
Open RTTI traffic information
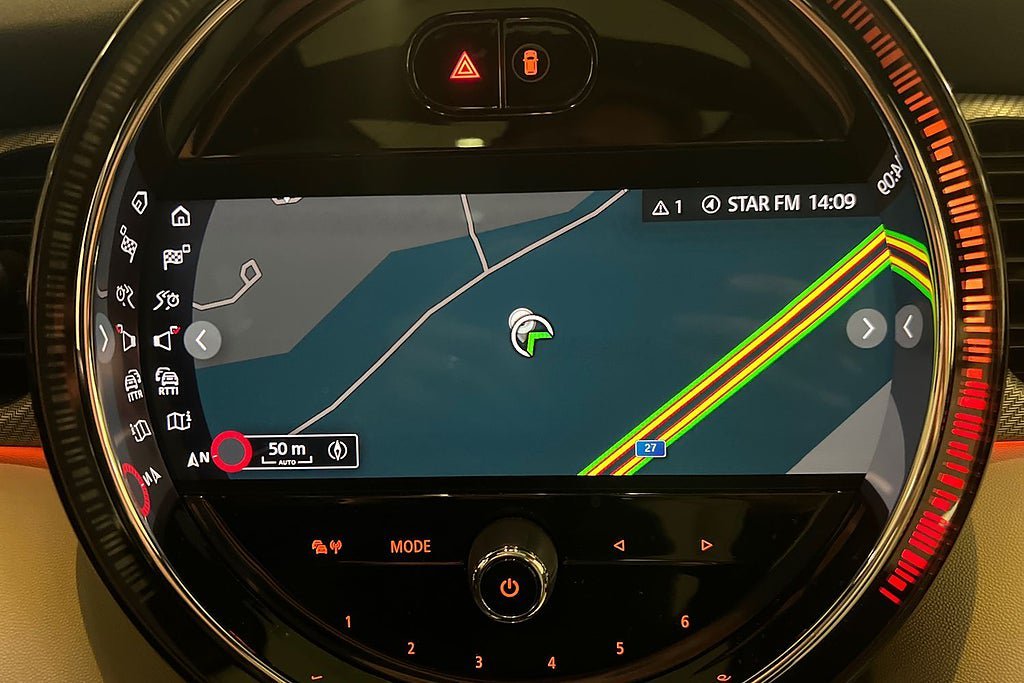[x=167, y=381]
